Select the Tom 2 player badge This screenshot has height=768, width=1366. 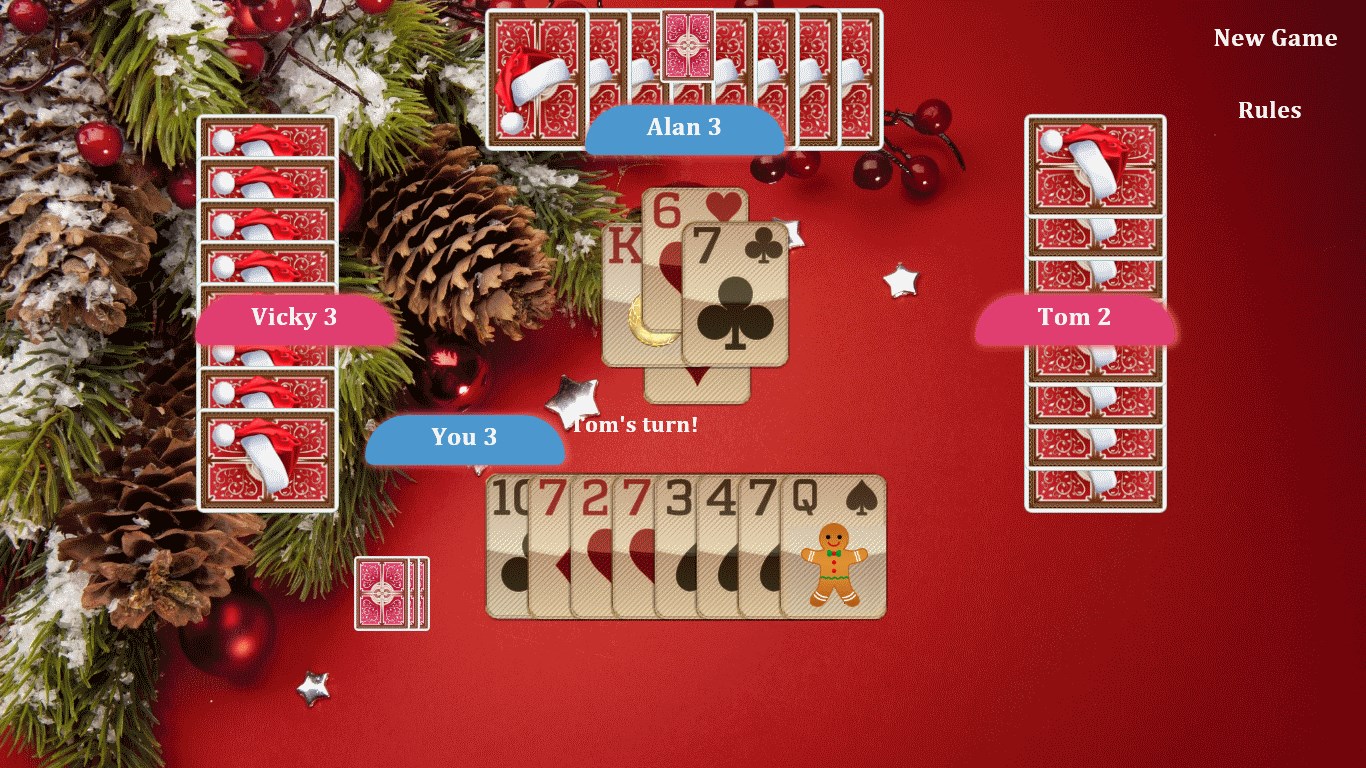pos(1074,317)
